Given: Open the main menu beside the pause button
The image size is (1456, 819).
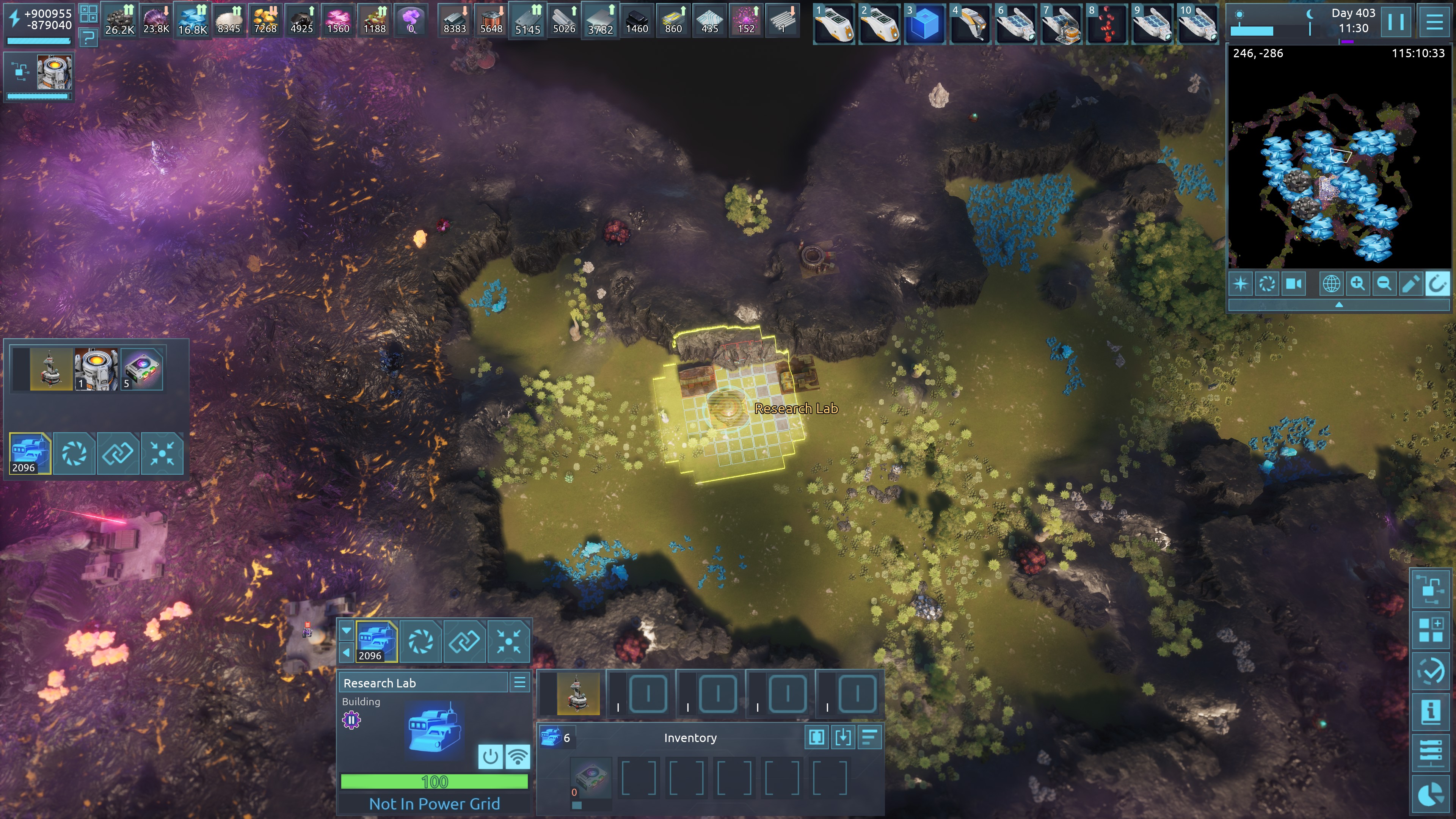Looking at the screenshot, I should click(x=1434, y=22).
